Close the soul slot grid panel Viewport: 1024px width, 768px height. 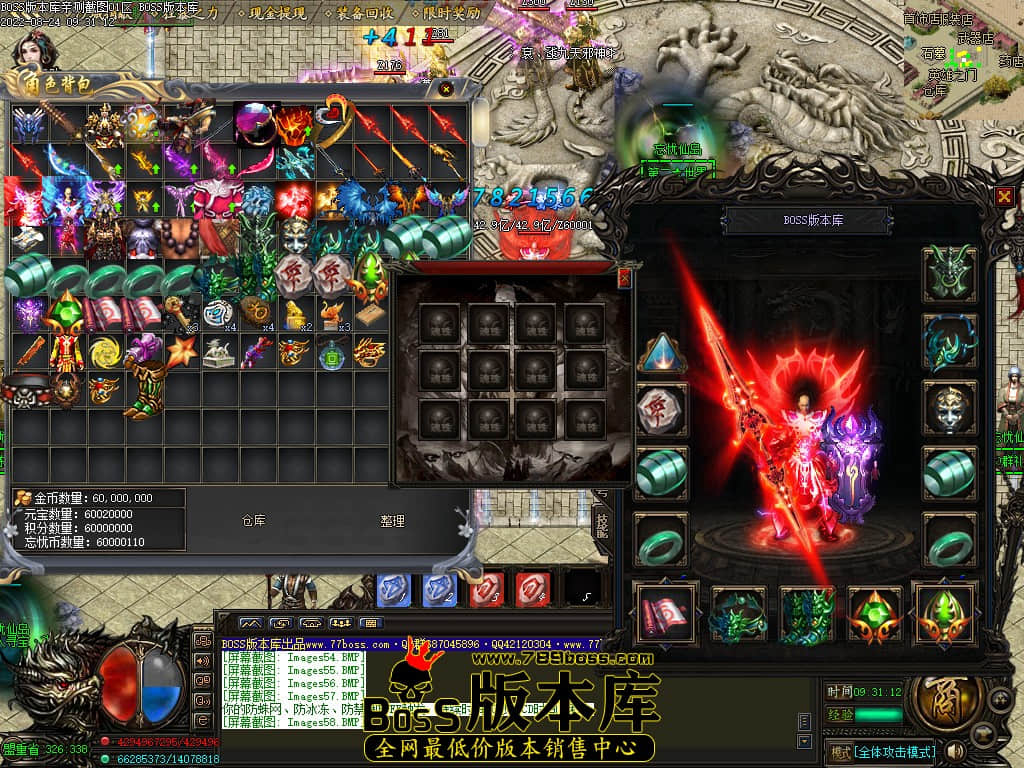[x=625, y=277]
